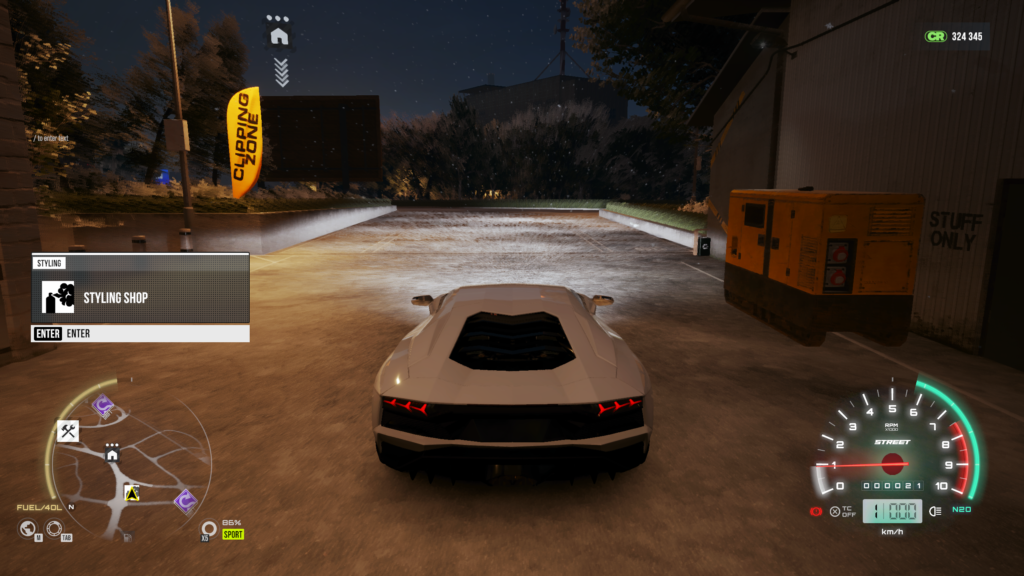Open the radial wheel menu icon
The height and width of the screenshot is (576, 1024).
point(53,528)
